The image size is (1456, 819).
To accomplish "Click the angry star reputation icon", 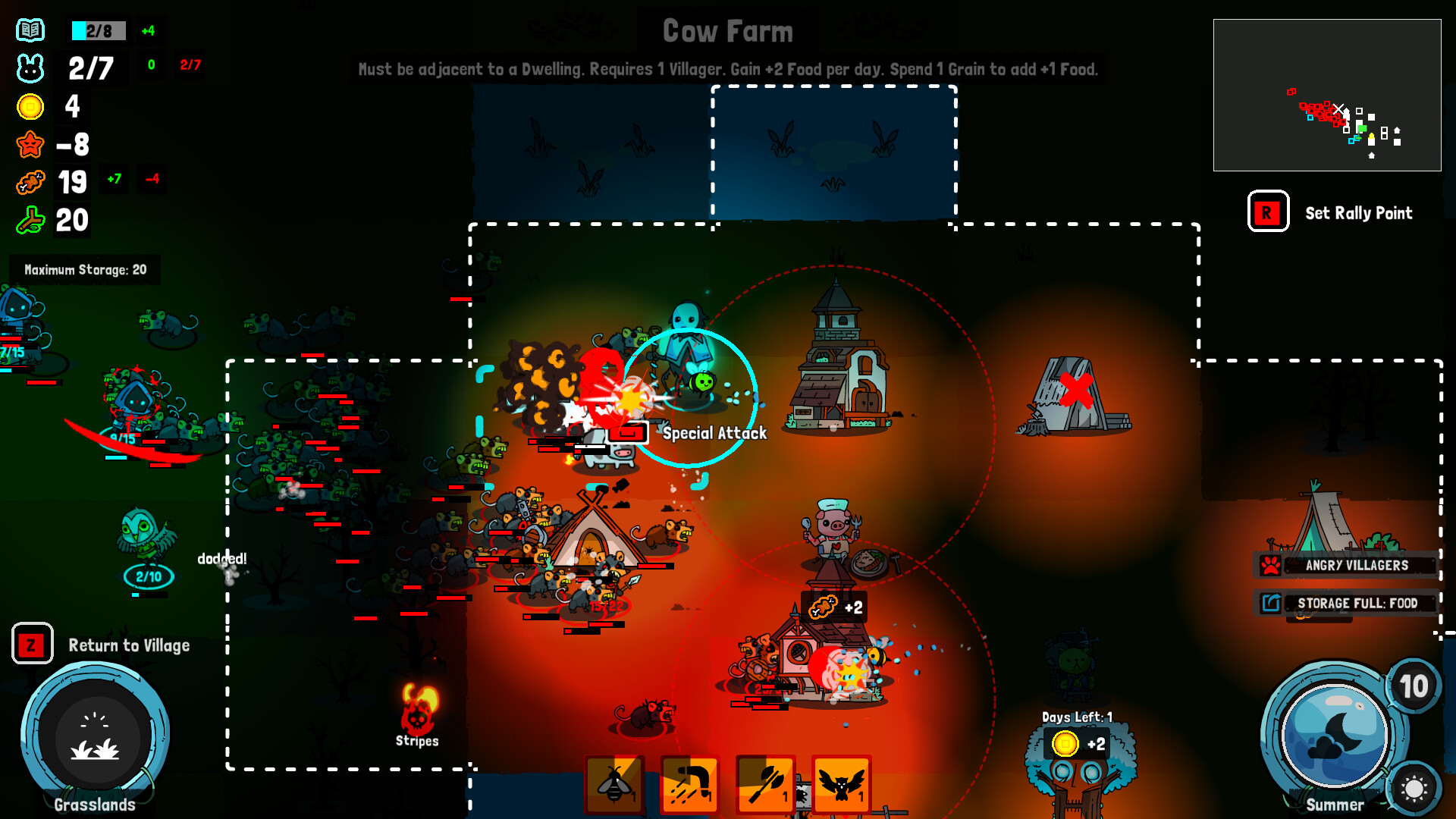I will pyautogui.click(x=29, y=145).
